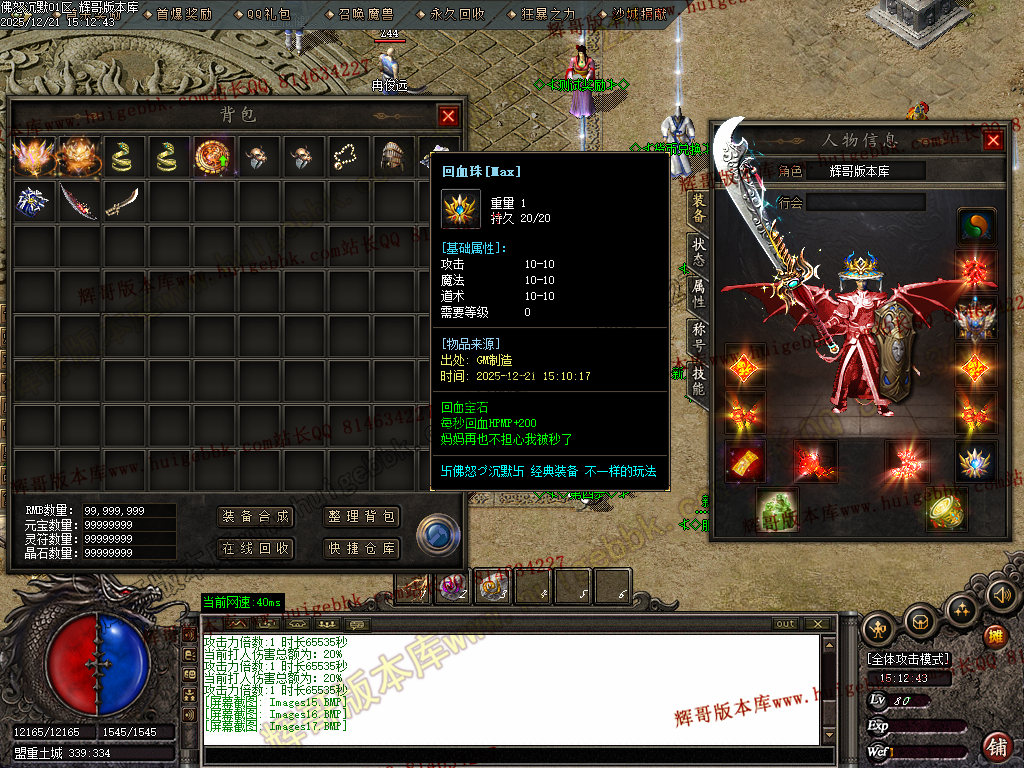Close the 背包 backpack window

448,116
